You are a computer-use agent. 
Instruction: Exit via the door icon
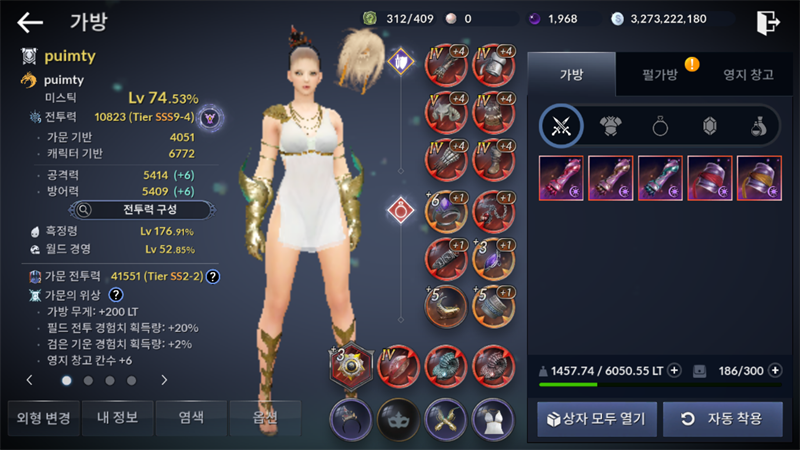tap(767, 22)
